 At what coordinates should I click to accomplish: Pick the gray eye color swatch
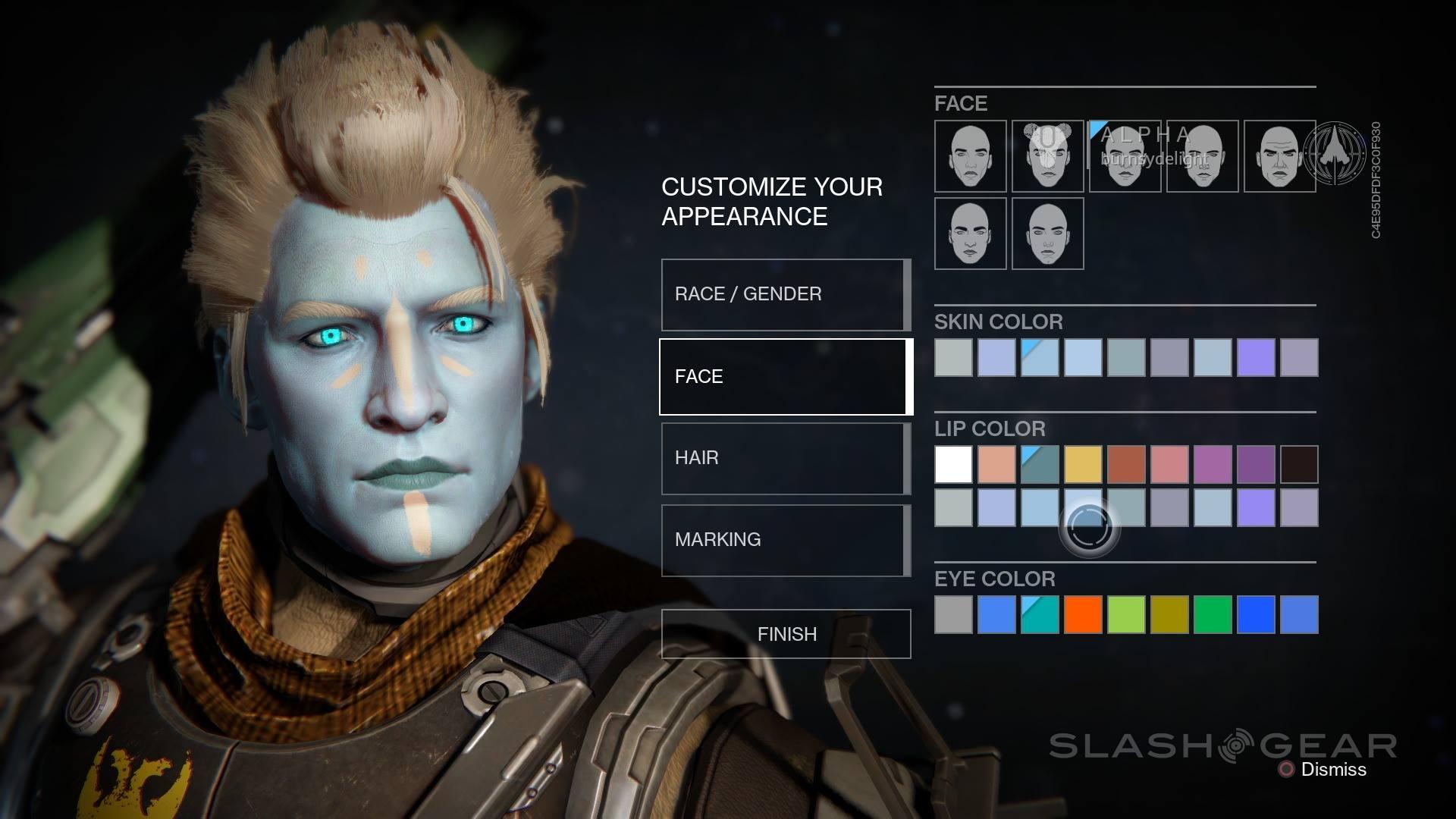click(x=953, y=614)
